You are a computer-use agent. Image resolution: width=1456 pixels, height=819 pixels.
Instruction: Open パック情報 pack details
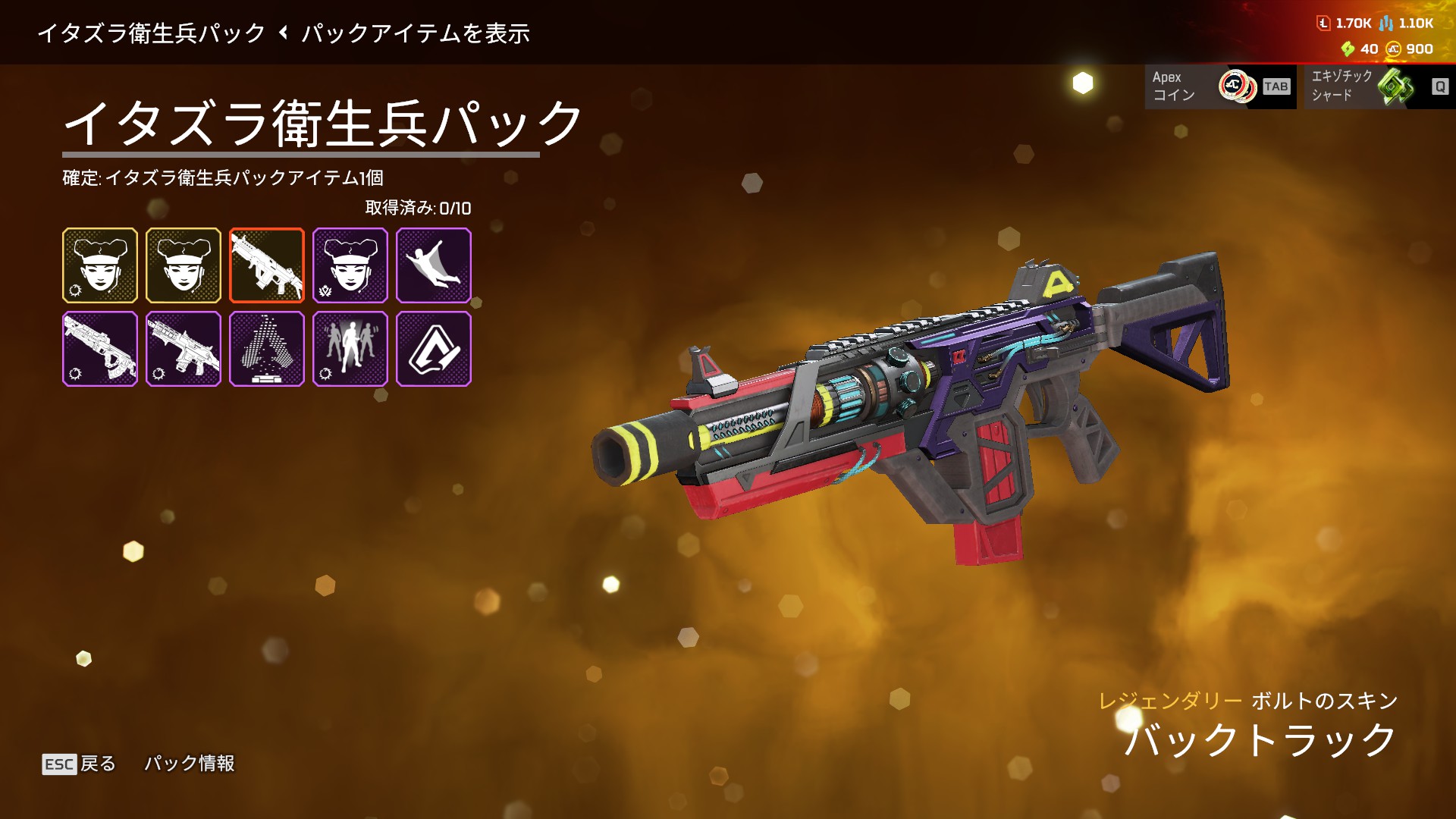click(x=190, y=763)
